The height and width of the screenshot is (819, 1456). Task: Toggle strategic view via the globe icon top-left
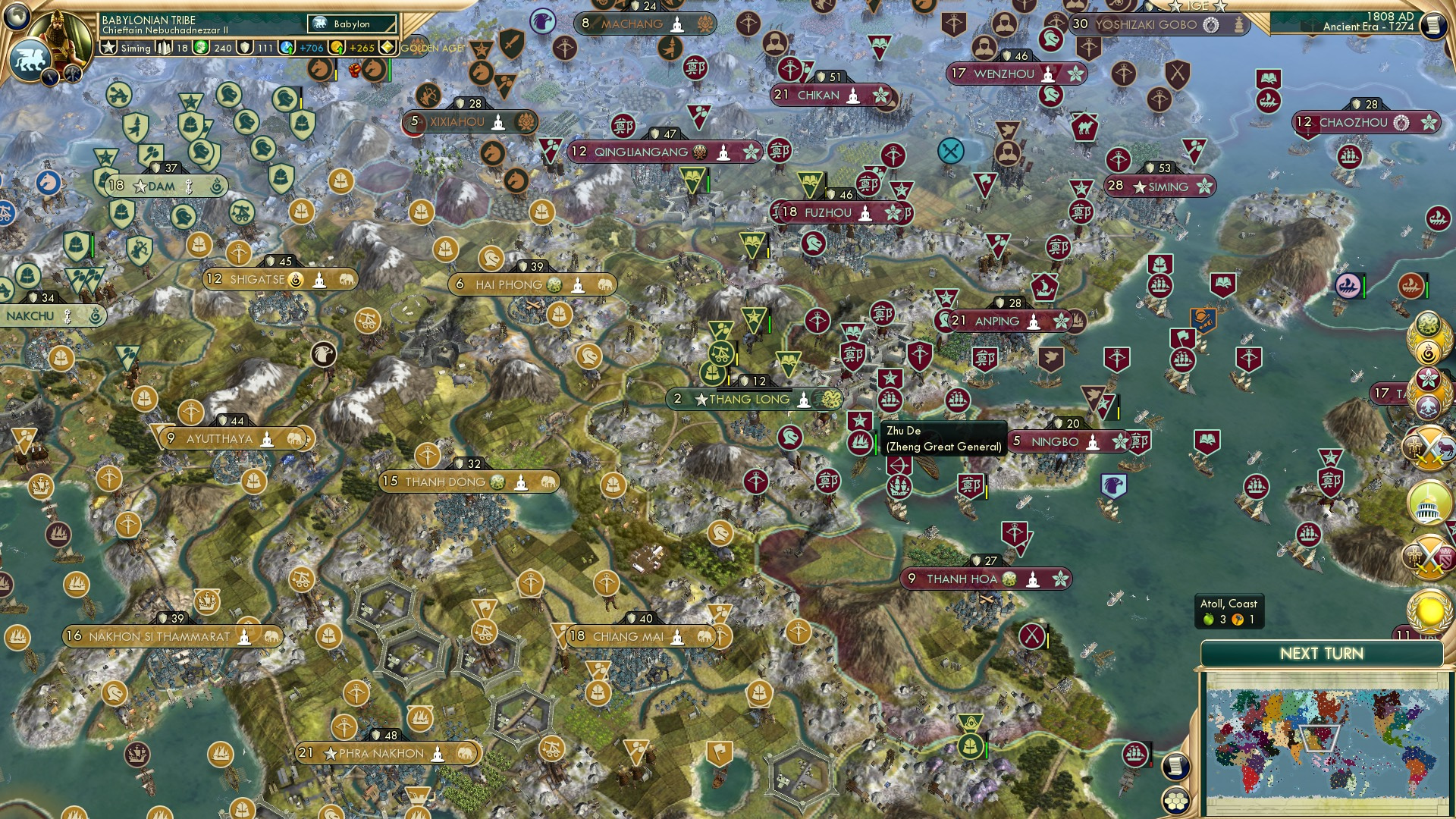pyautogui.click(x=17, y=15)
